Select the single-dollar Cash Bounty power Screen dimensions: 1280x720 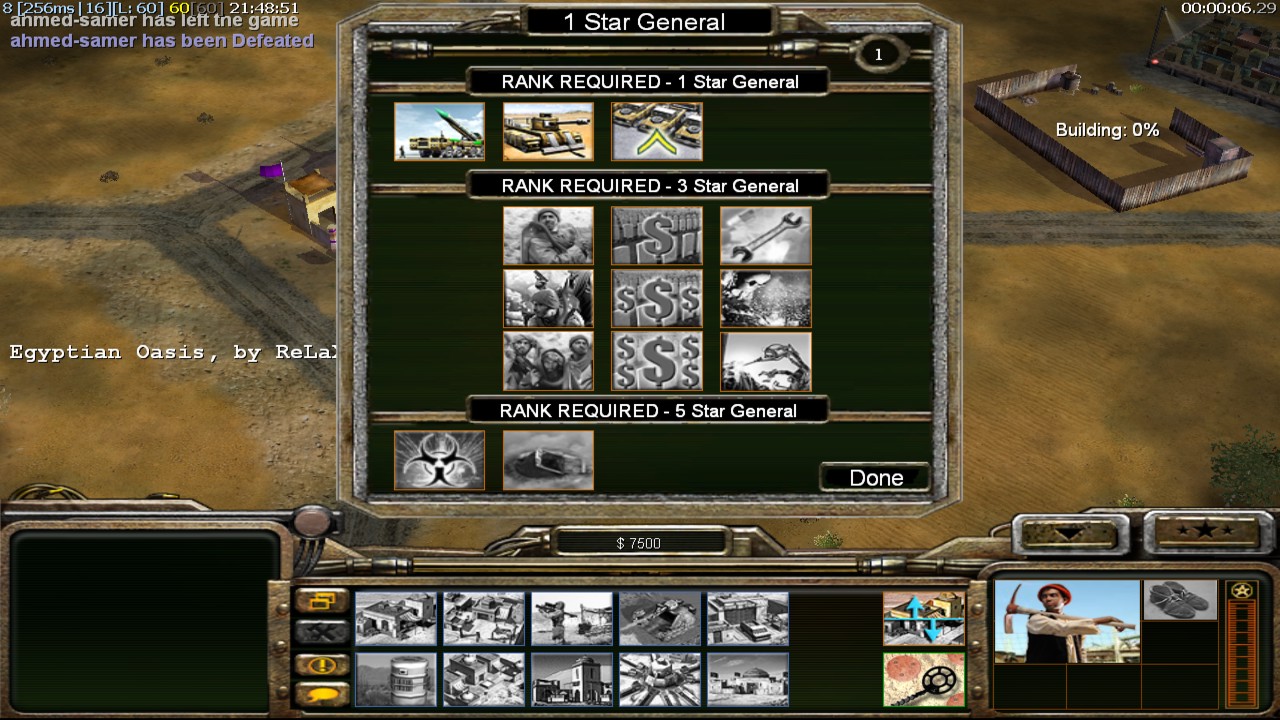click(x=657, y=235)
